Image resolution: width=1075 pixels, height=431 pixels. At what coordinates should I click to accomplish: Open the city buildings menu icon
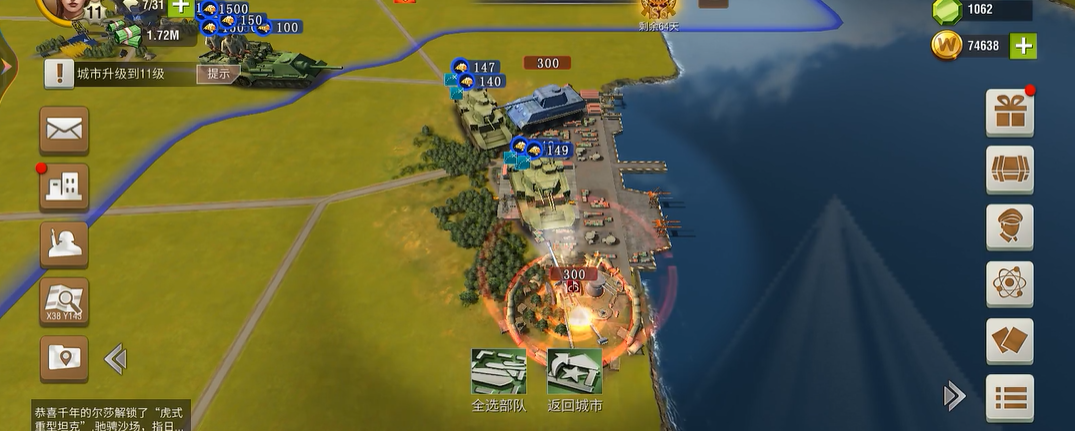tap(64, 187)
